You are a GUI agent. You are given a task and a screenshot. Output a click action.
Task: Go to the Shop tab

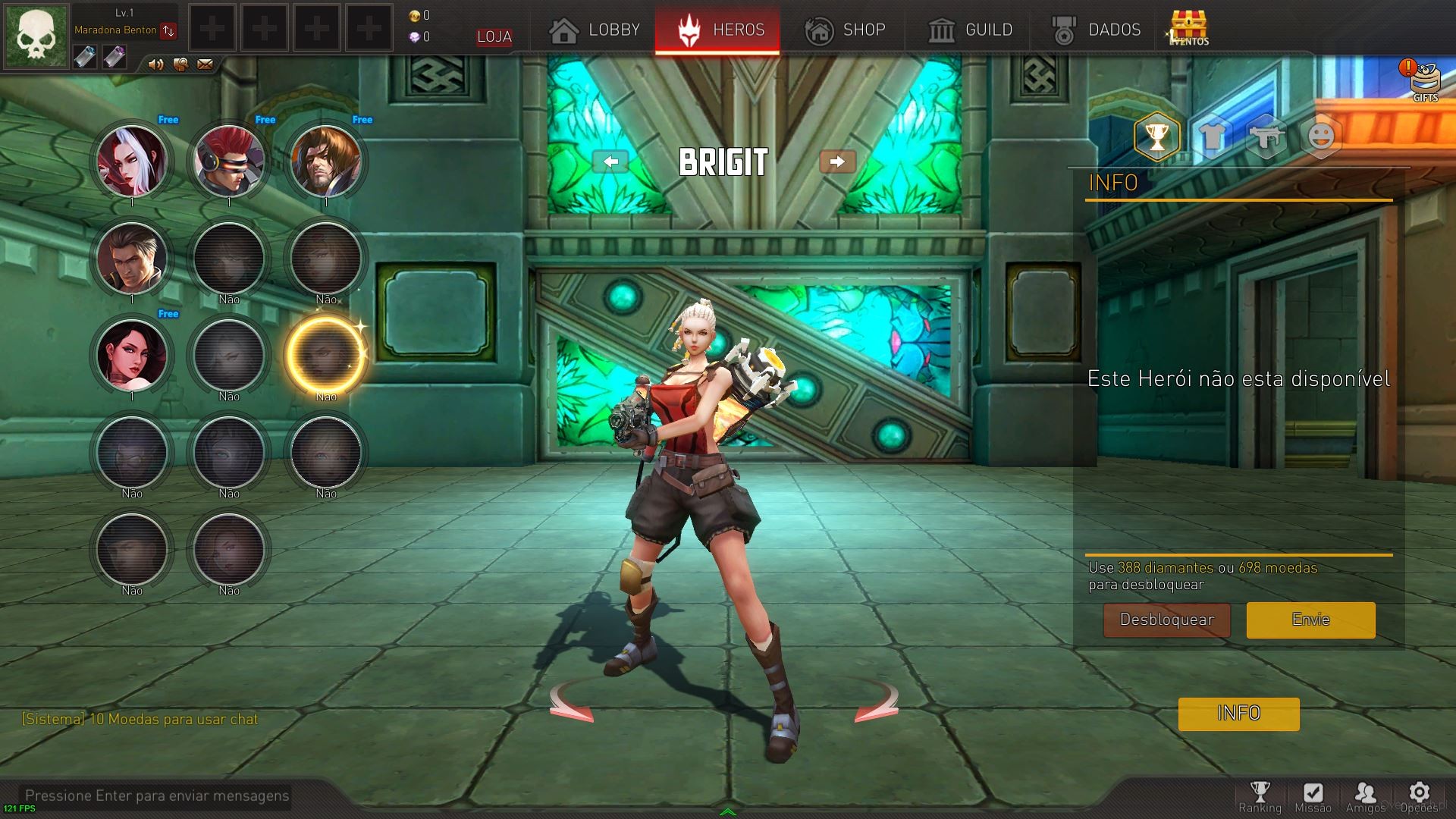click(x=845, y=30)
